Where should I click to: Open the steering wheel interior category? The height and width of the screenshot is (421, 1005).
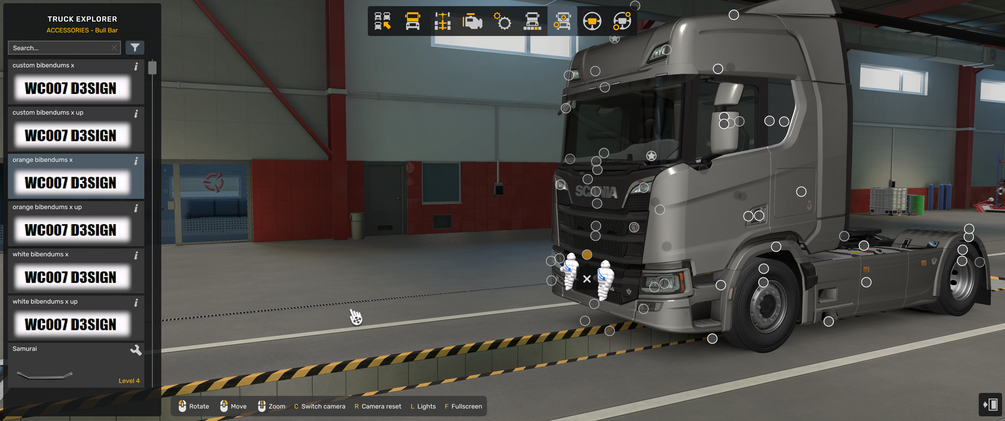(x=592, y=21)
